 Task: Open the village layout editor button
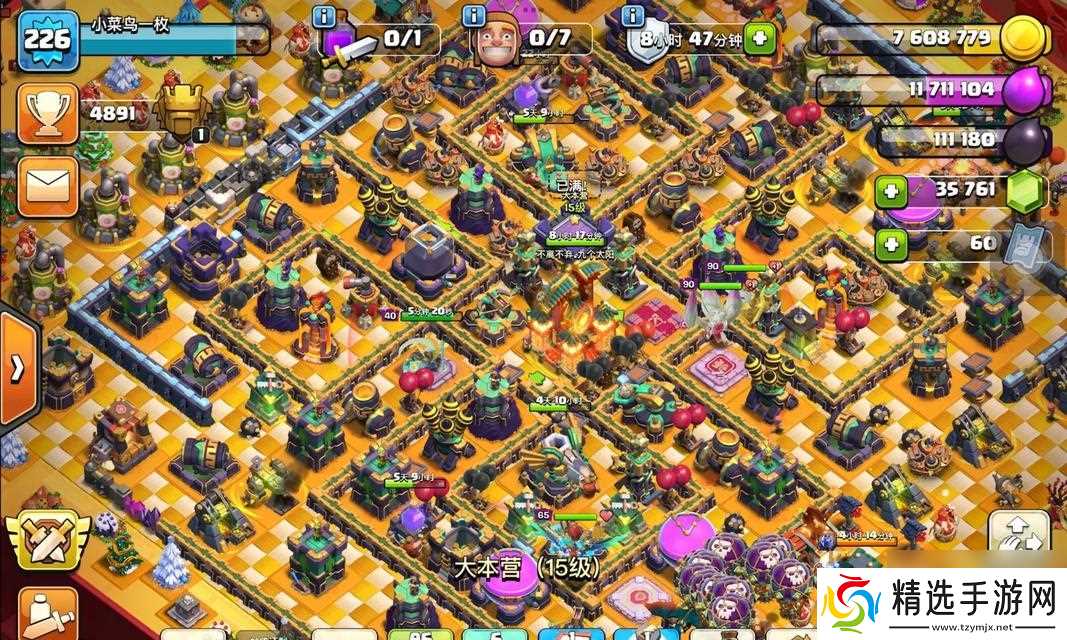tap(1019, 532)
